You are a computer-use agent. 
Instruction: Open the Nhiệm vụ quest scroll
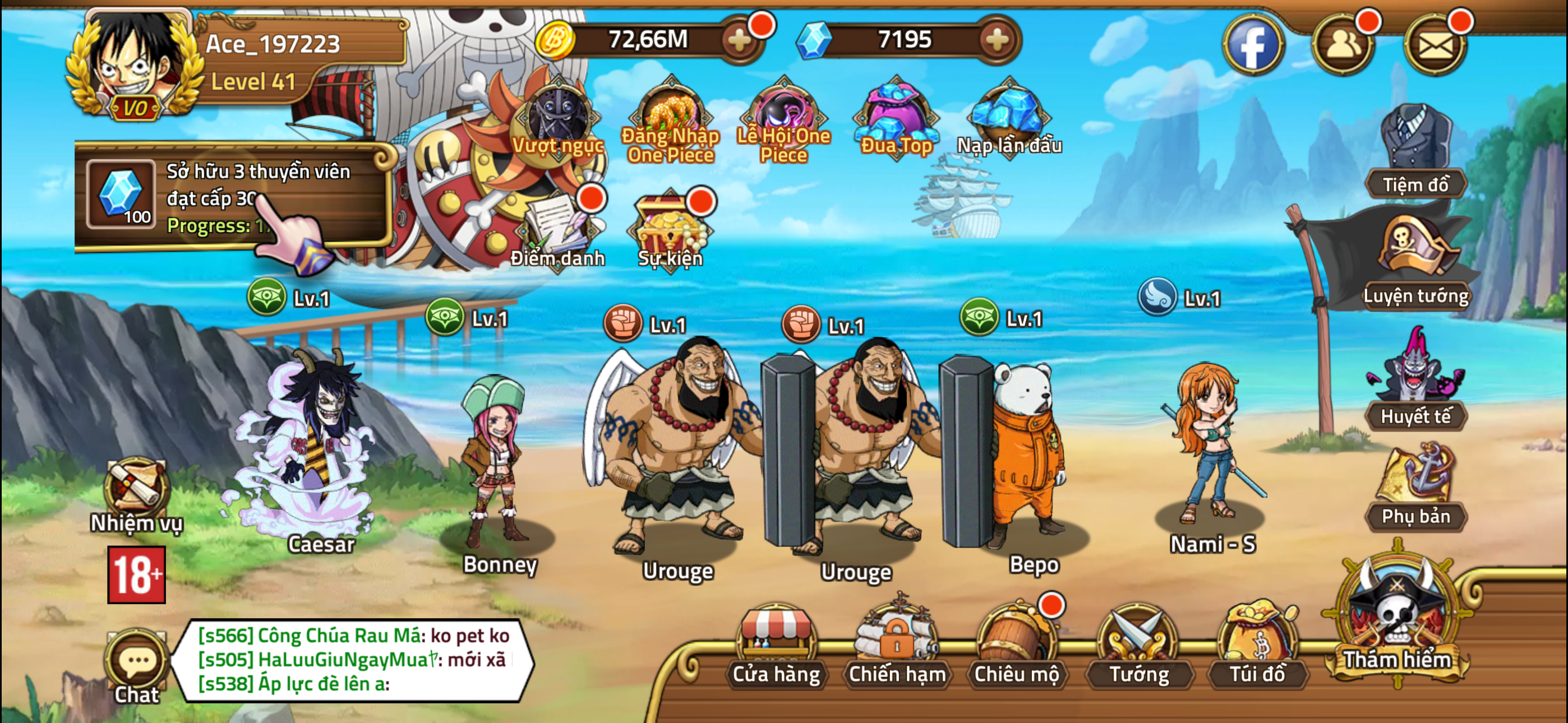(x=135, y=487)
